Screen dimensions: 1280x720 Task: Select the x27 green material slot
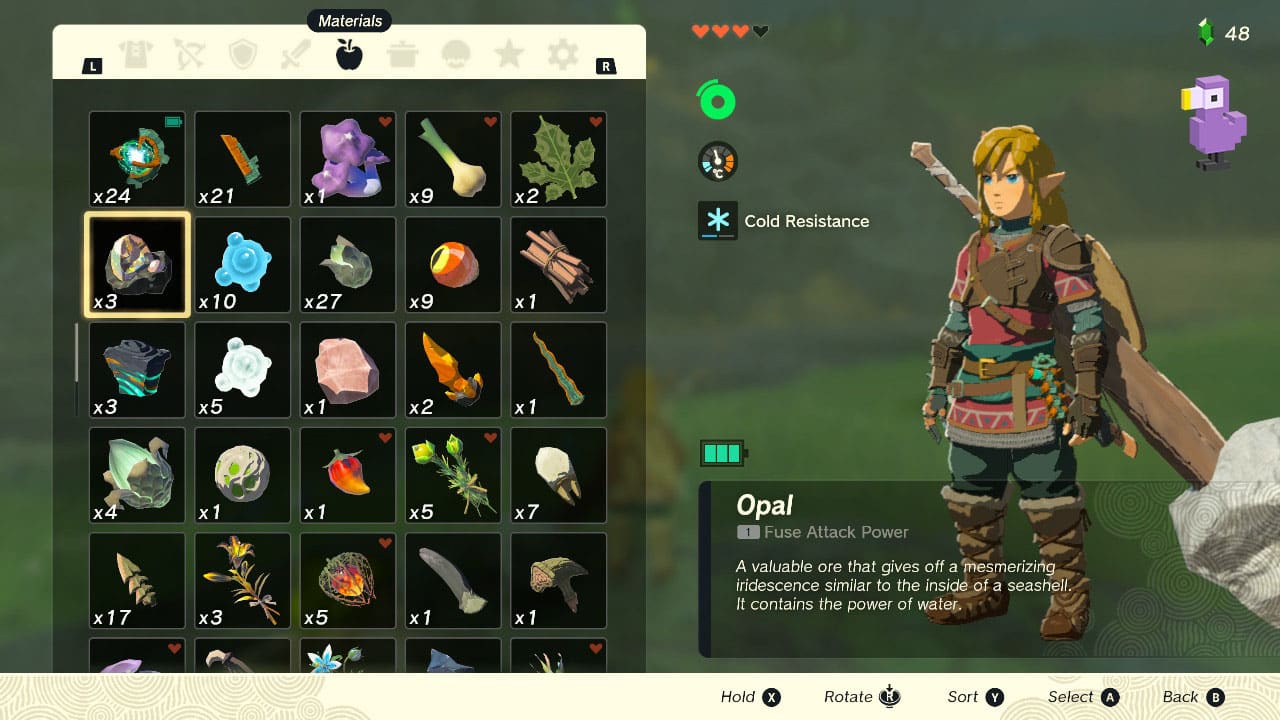tap(347, 264)
